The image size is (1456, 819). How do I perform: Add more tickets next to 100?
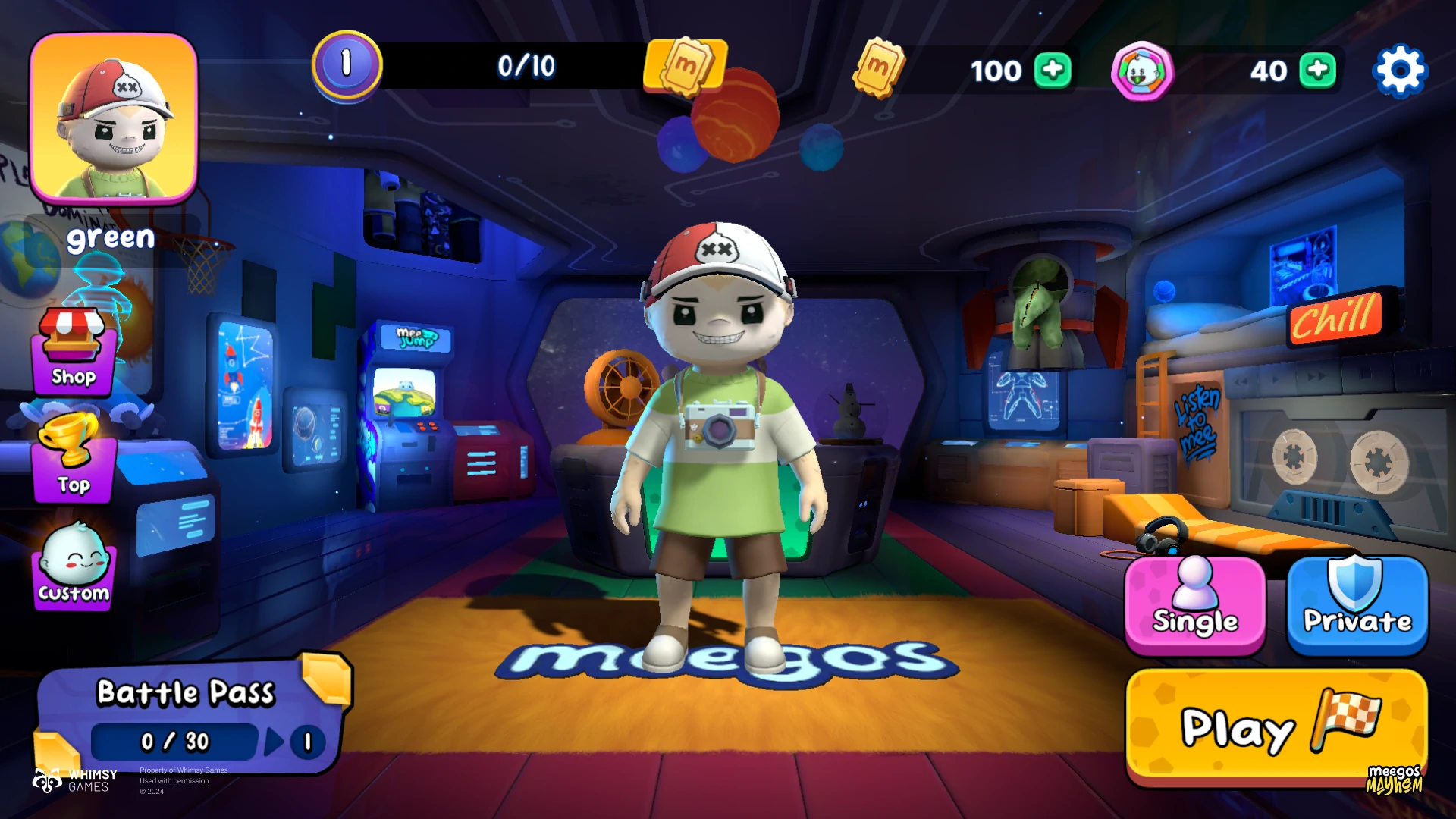[x=1053, y=71]
